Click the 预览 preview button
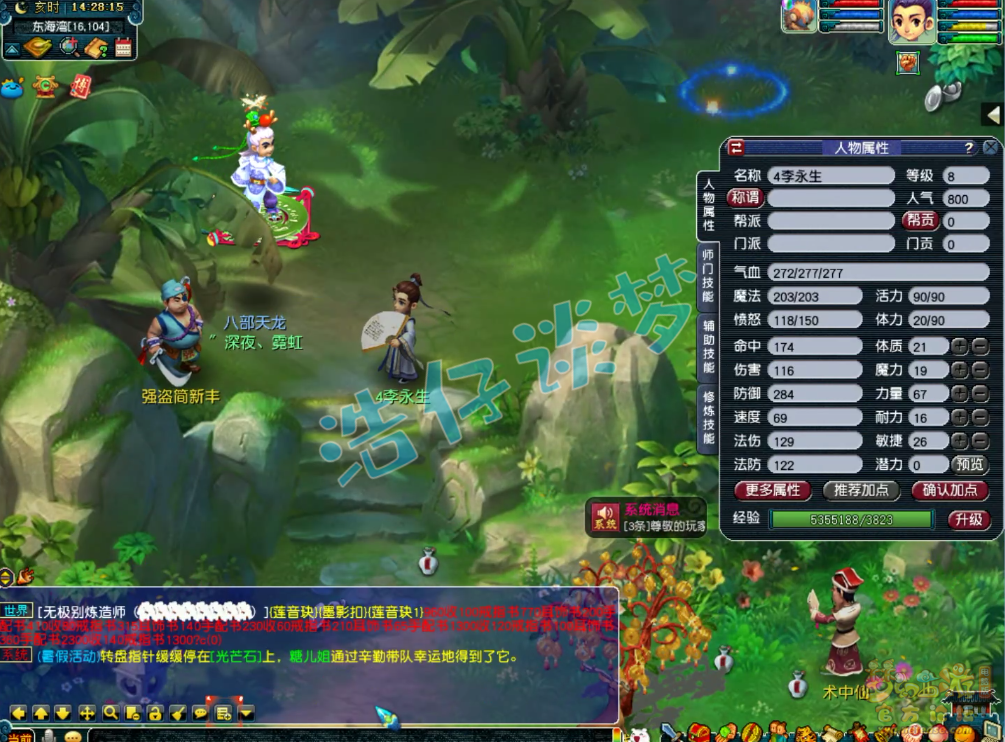 [969, 464]
